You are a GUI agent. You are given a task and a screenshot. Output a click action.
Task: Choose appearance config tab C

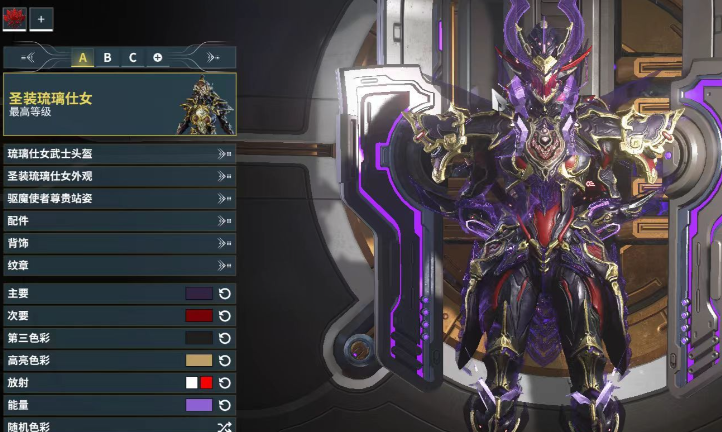132,58
